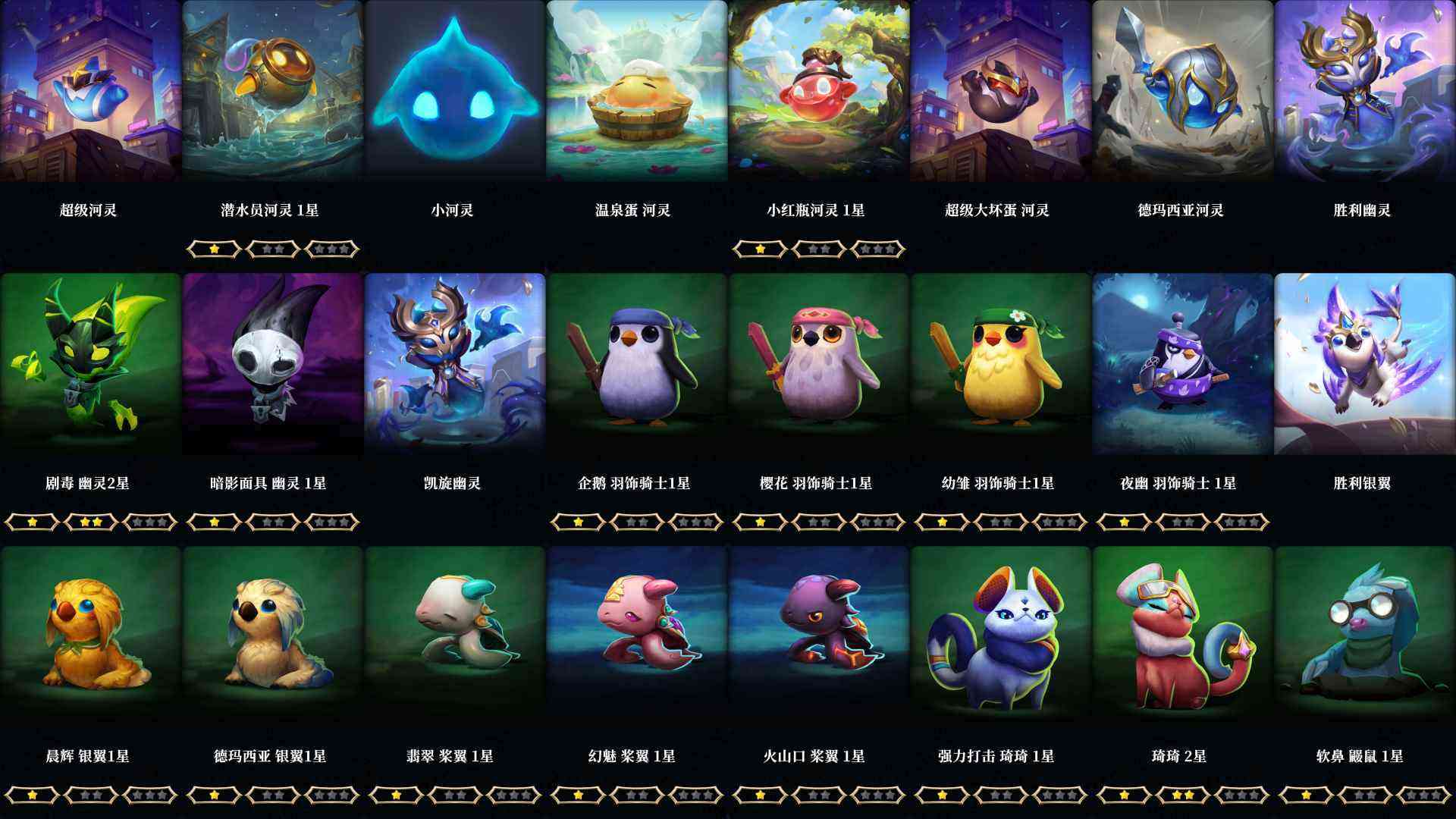This screenshot has height=819, width=1456.
Task: Select the 超级河灵 portrait
Action: point(91,91)
